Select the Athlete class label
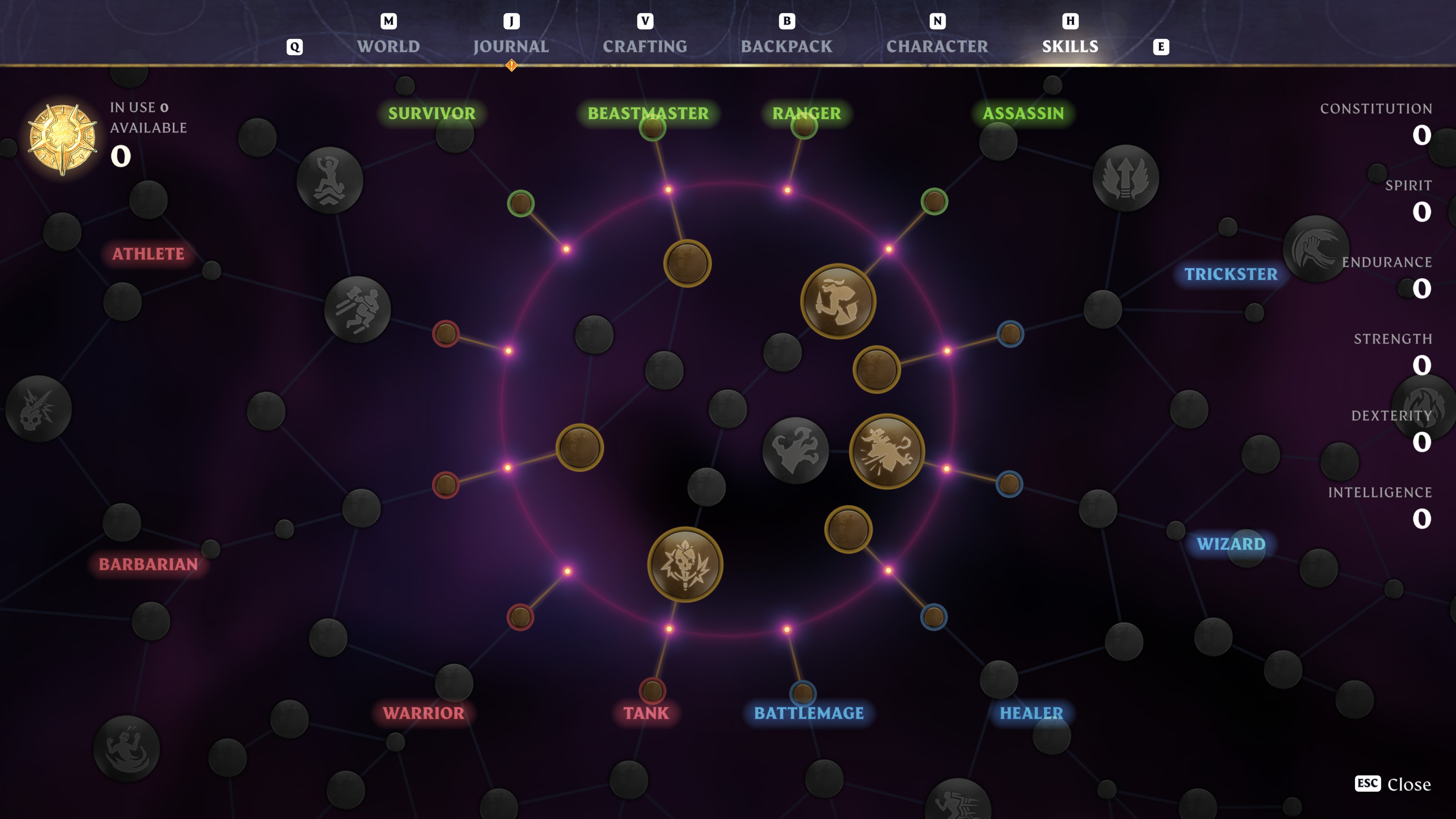 [x=148, y=254]
